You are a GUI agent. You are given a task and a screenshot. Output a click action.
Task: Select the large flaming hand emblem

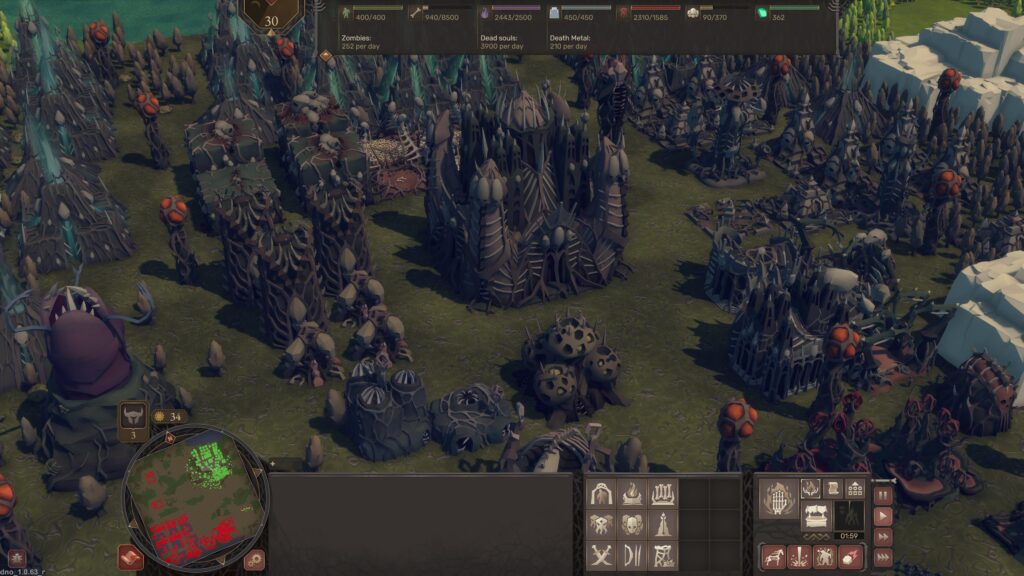coord(777,498)
